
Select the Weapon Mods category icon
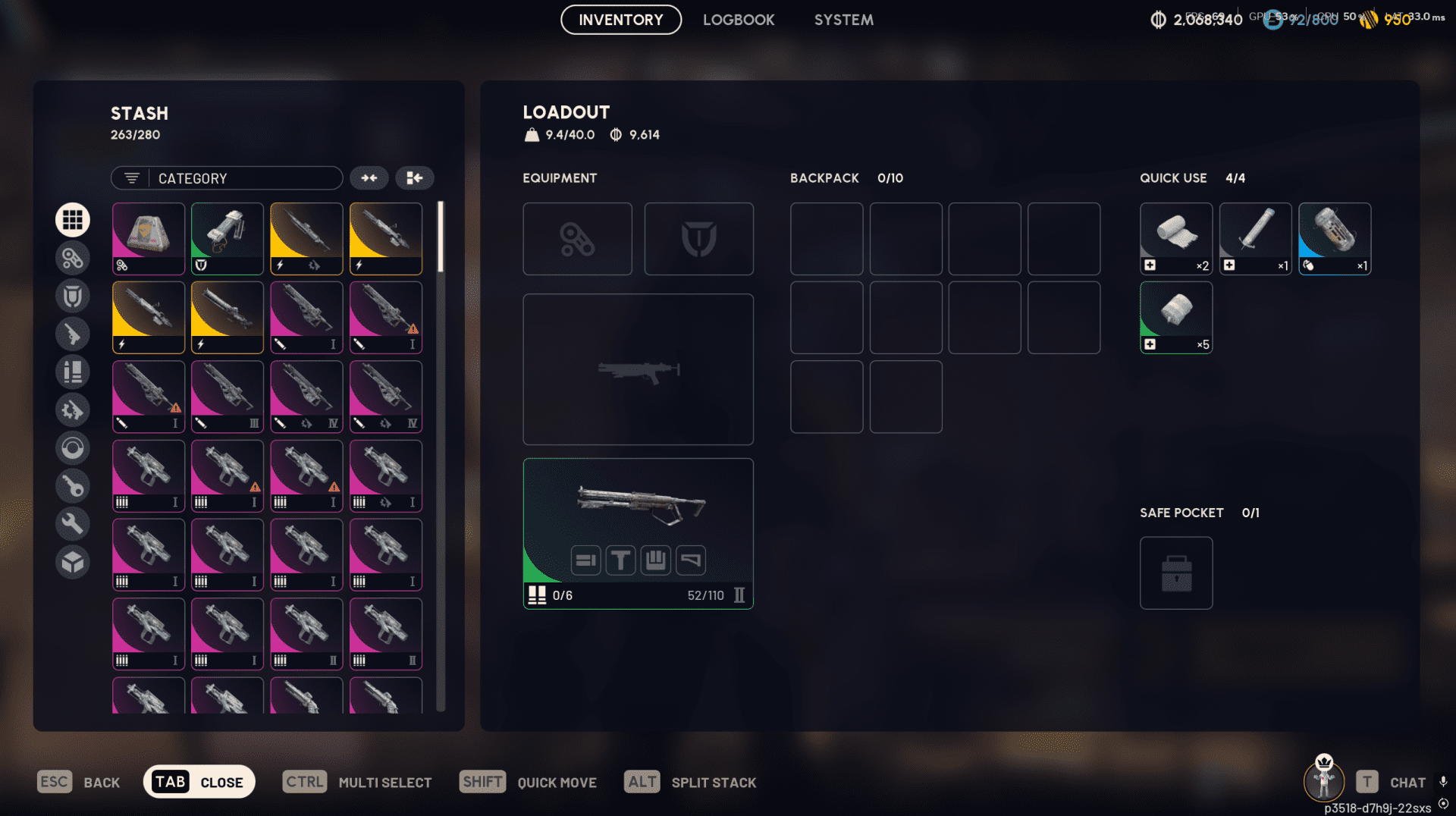point(73,410)
